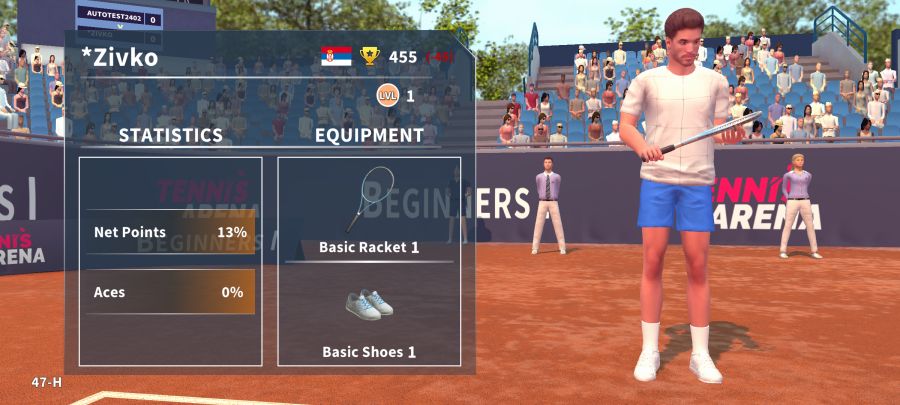
Task: Select the Basic Shoes 1 equipment slot
Action: 369,316
